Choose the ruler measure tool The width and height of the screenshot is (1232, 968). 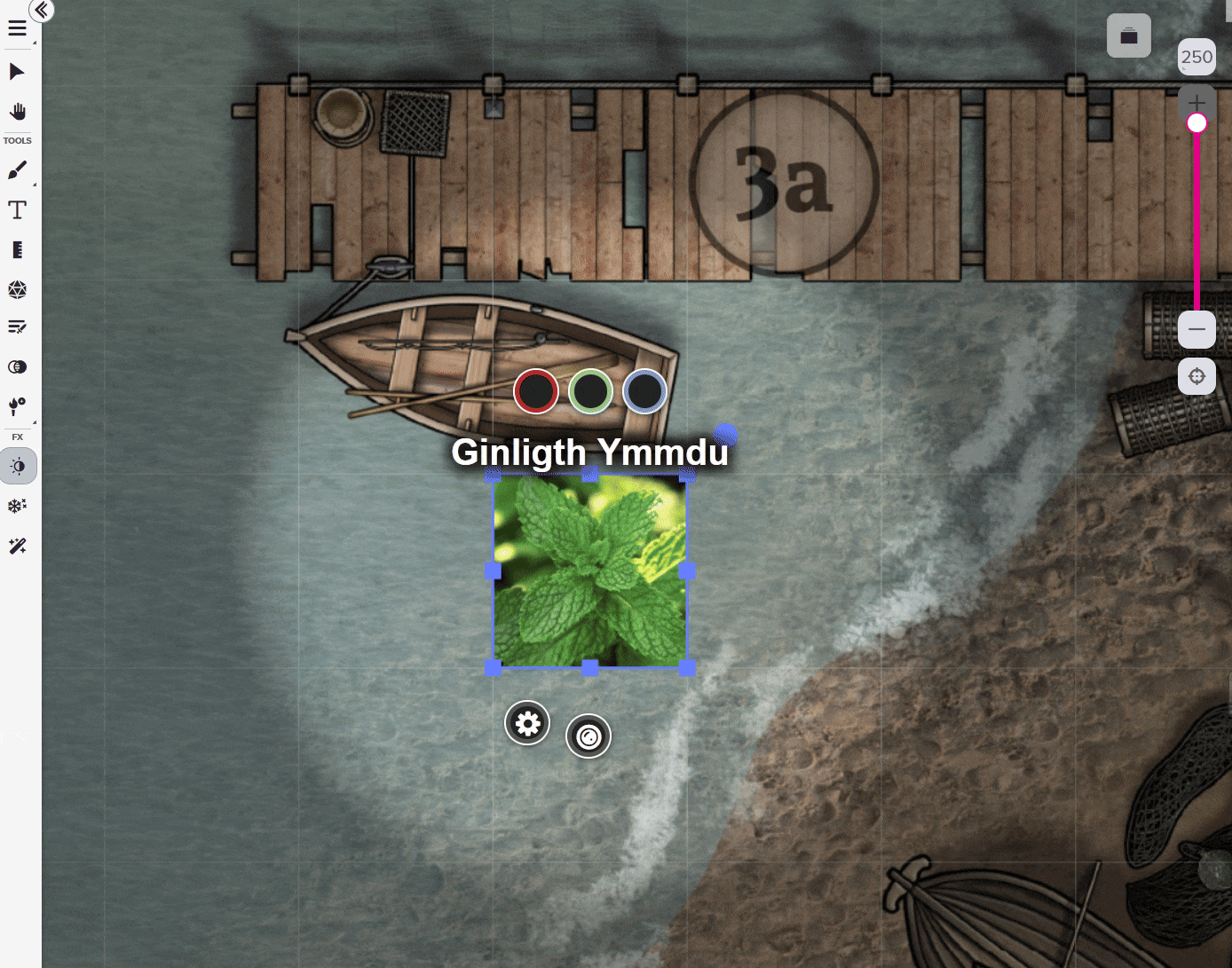(17, 250)
